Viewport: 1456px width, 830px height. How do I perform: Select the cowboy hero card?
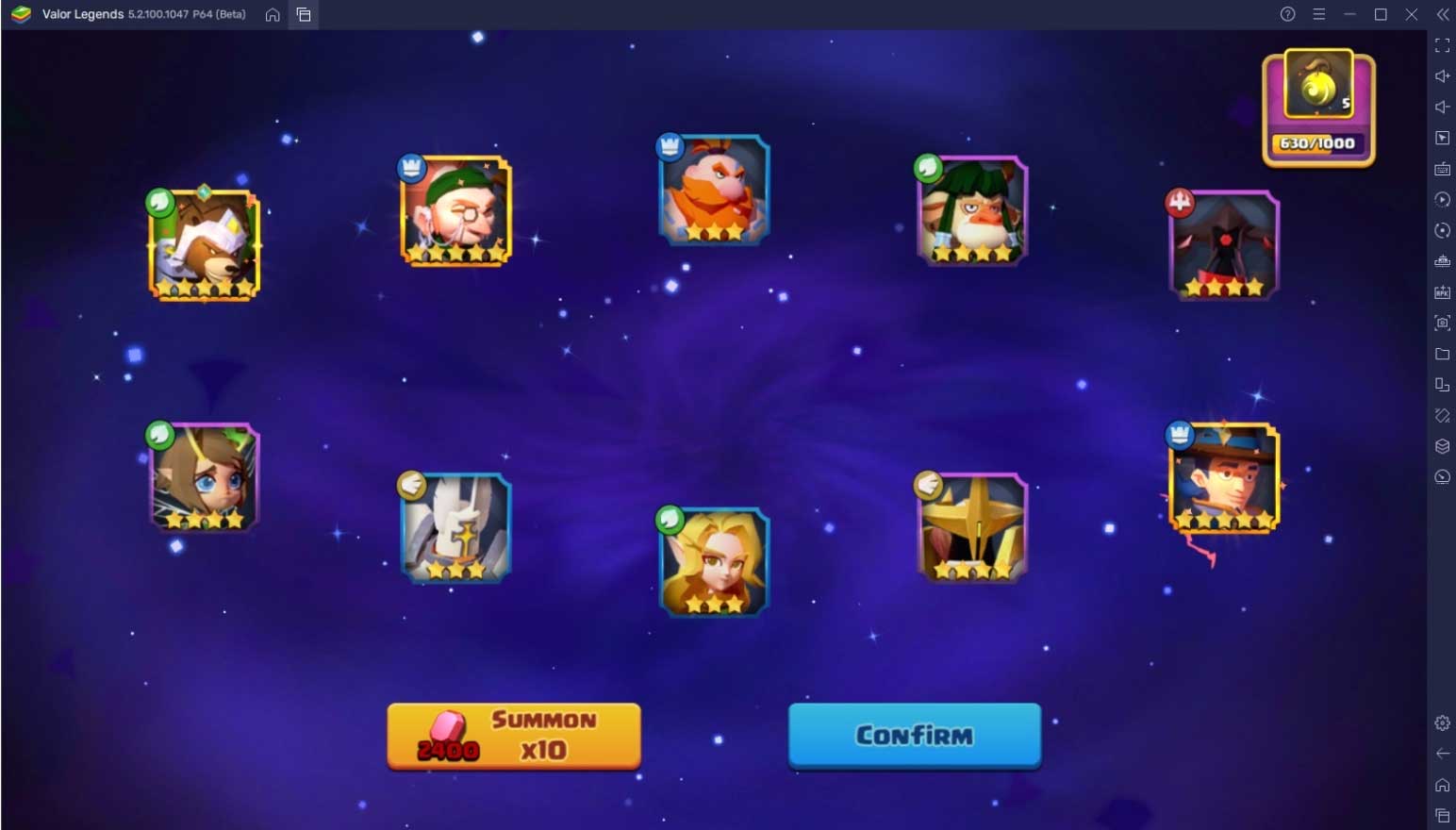pyautogui.click(x=1223, y=476)
